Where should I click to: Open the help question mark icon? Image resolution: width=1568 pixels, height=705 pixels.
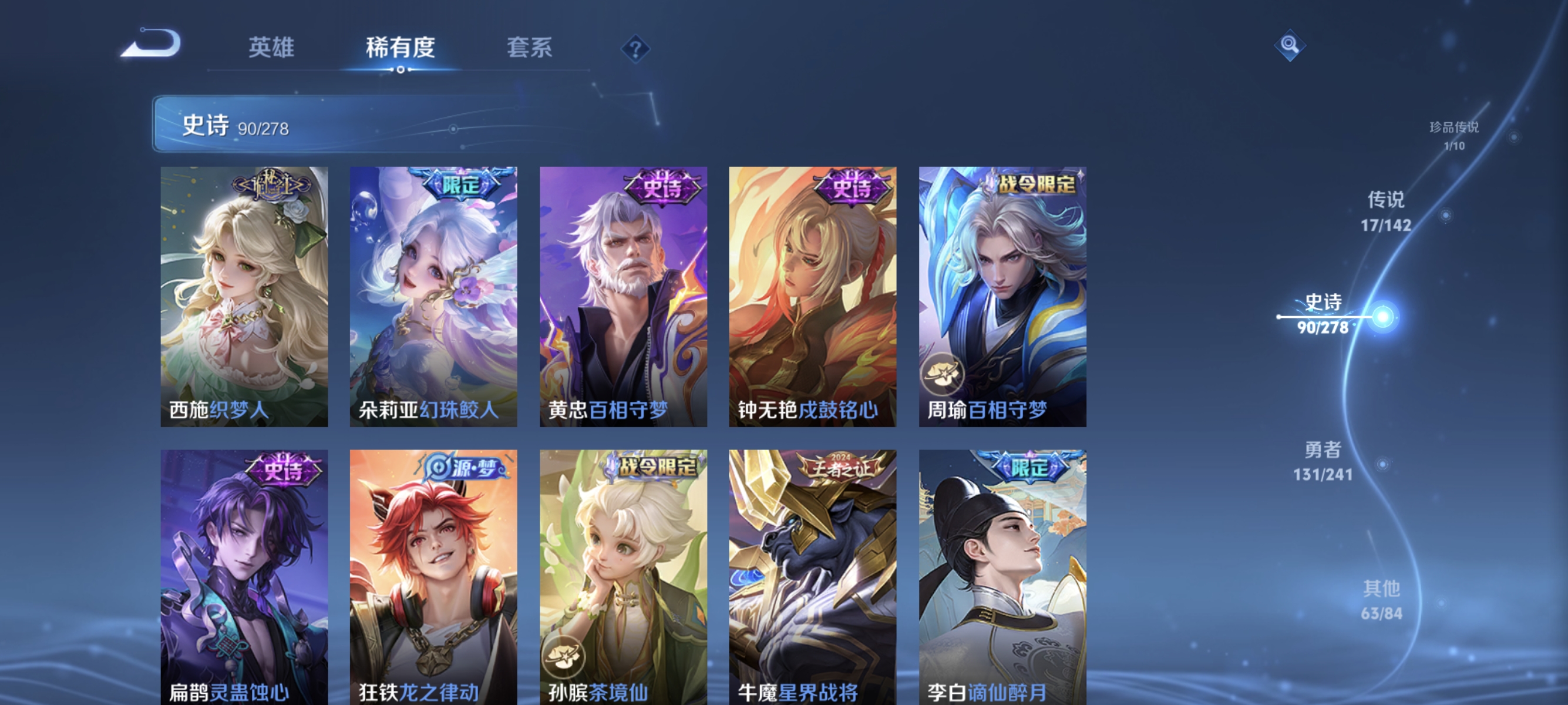[x=635, y=49]
